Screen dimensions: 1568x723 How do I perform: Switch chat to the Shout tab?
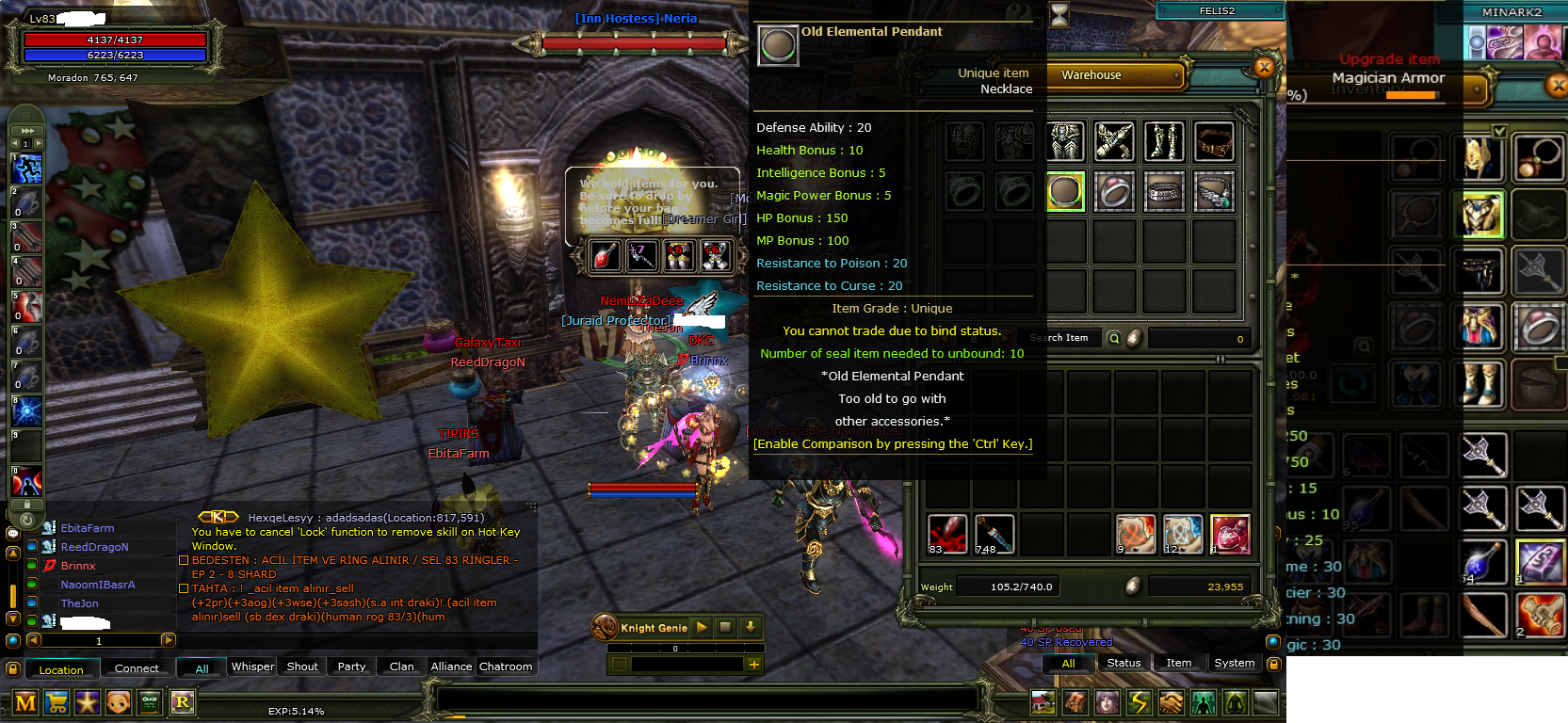tap(302, 667)
